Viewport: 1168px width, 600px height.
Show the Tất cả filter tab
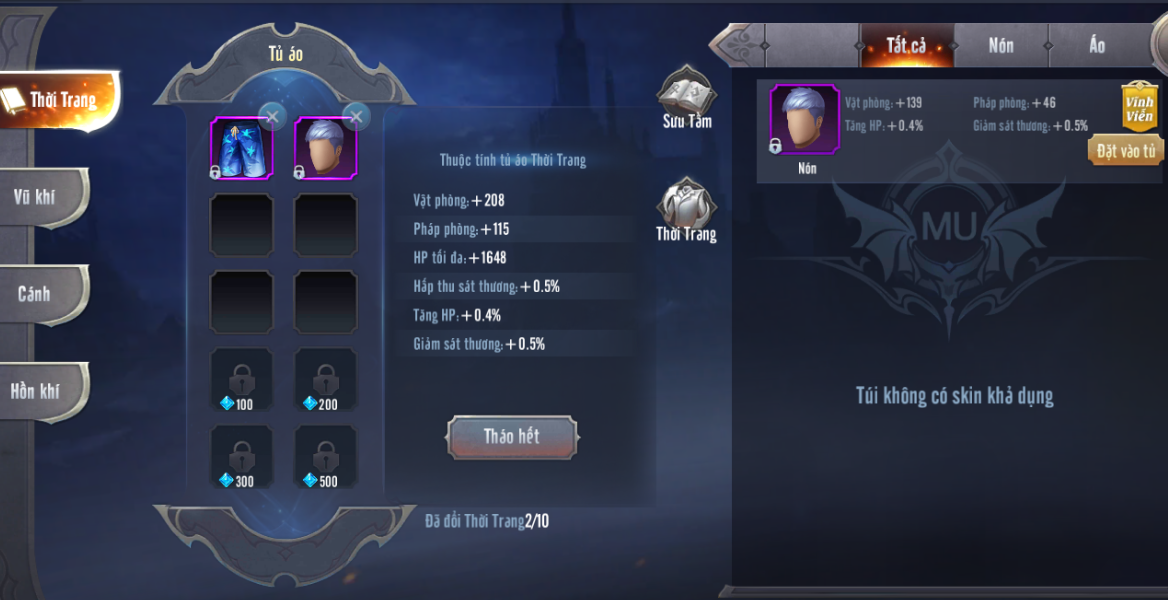tap(906, 46)
